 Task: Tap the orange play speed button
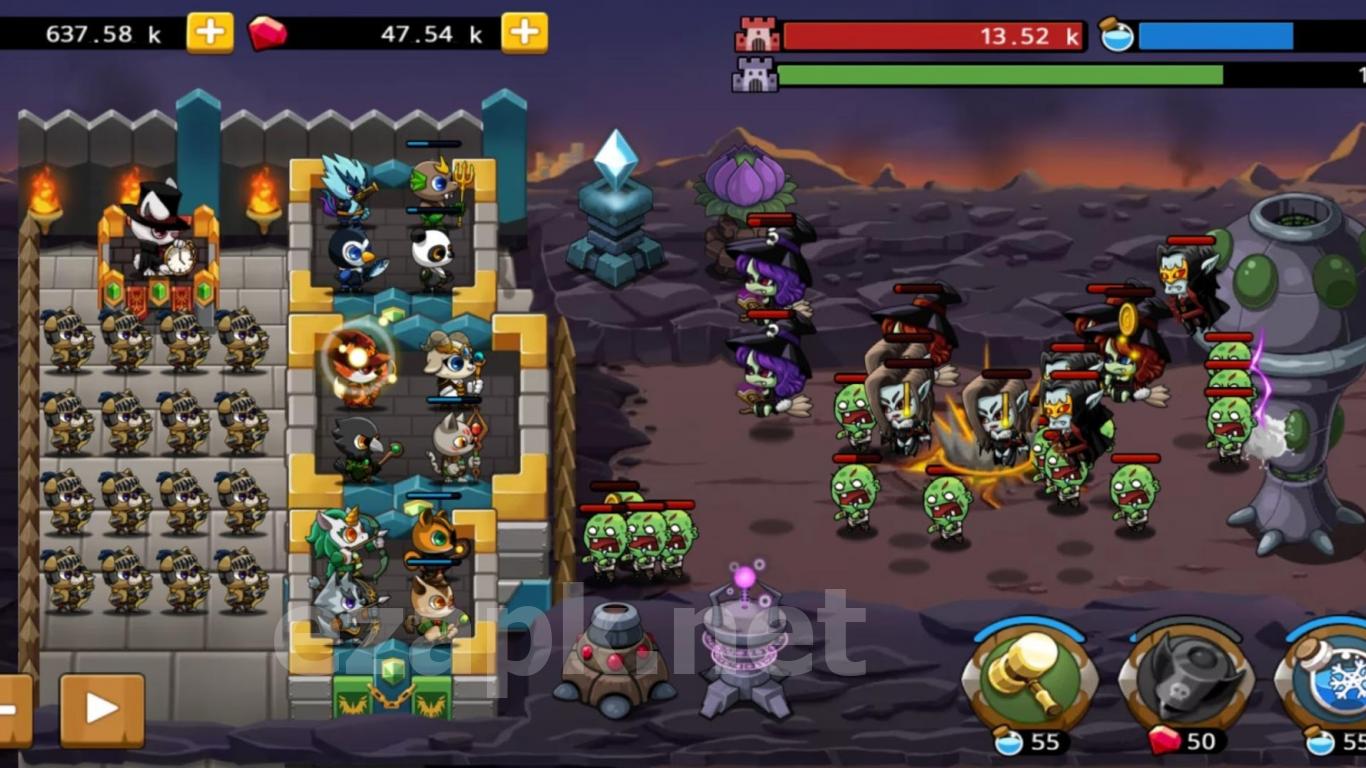102,710
